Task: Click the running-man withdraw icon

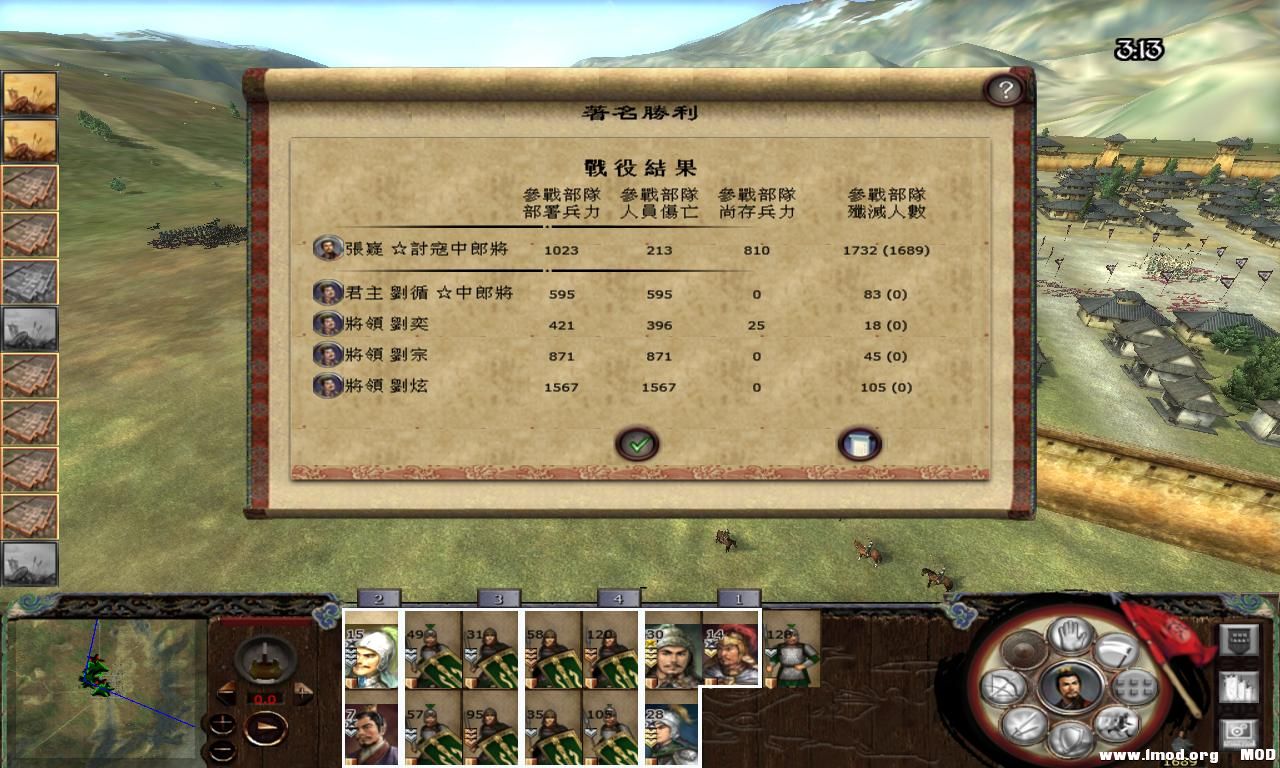Action: click(1115, 724)
